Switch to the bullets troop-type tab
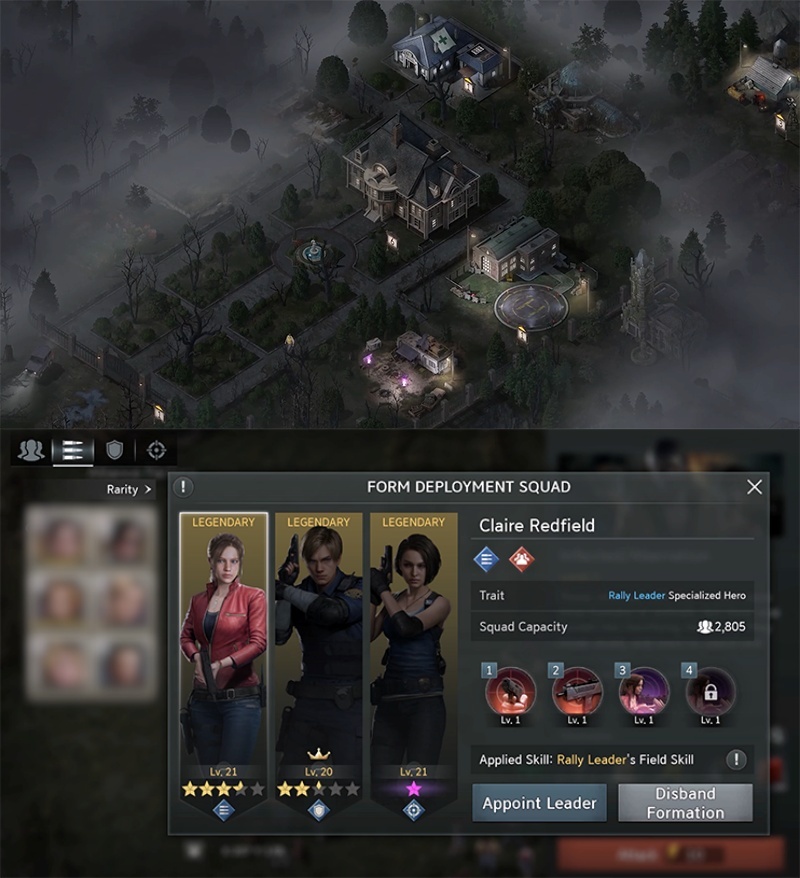The width and height of the screenshot is (800, 878). (72, 450)
